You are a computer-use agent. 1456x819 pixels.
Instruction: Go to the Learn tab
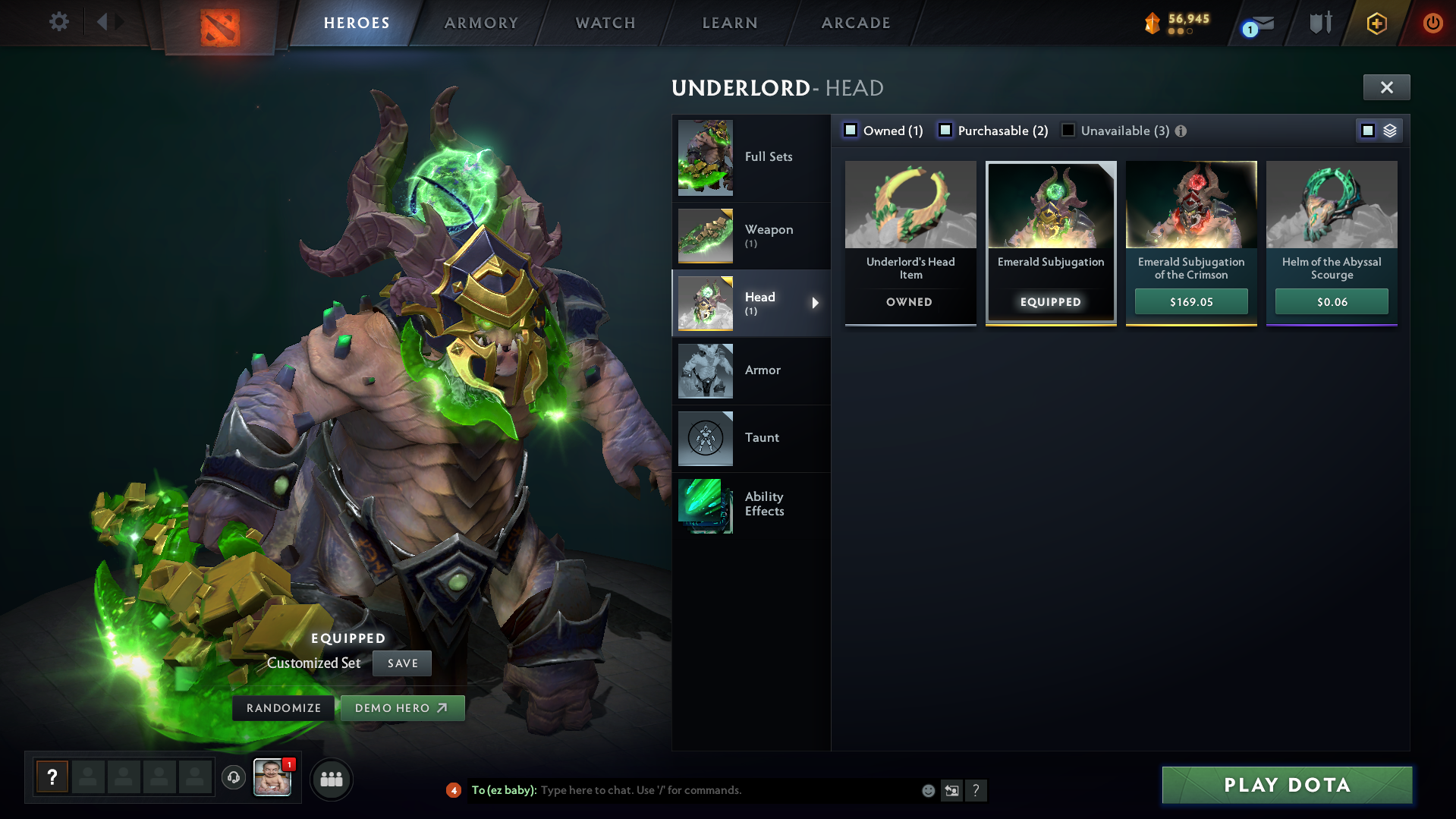pos(730,23)
